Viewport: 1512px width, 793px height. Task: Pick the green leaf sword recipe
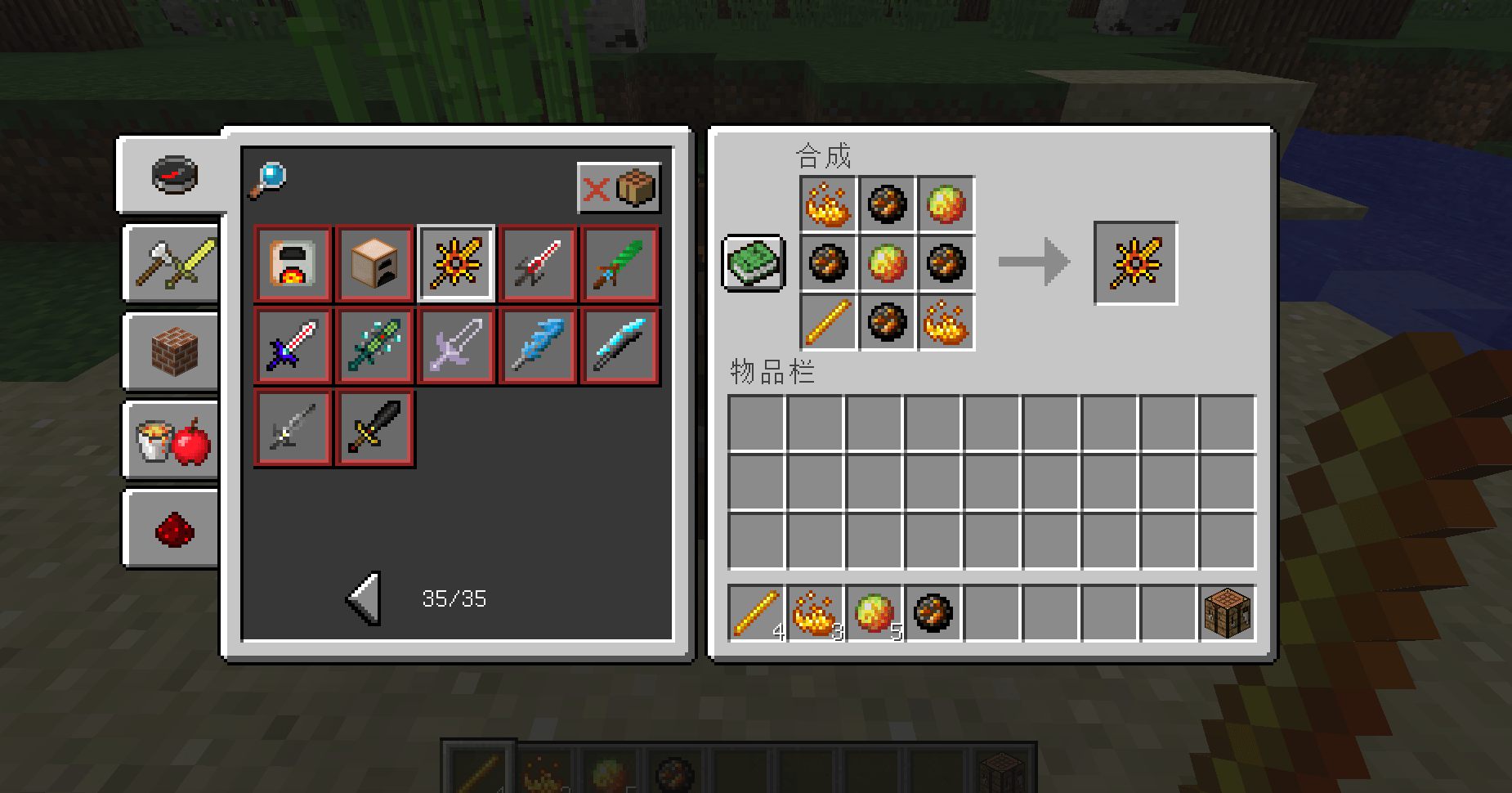[620, 264]
